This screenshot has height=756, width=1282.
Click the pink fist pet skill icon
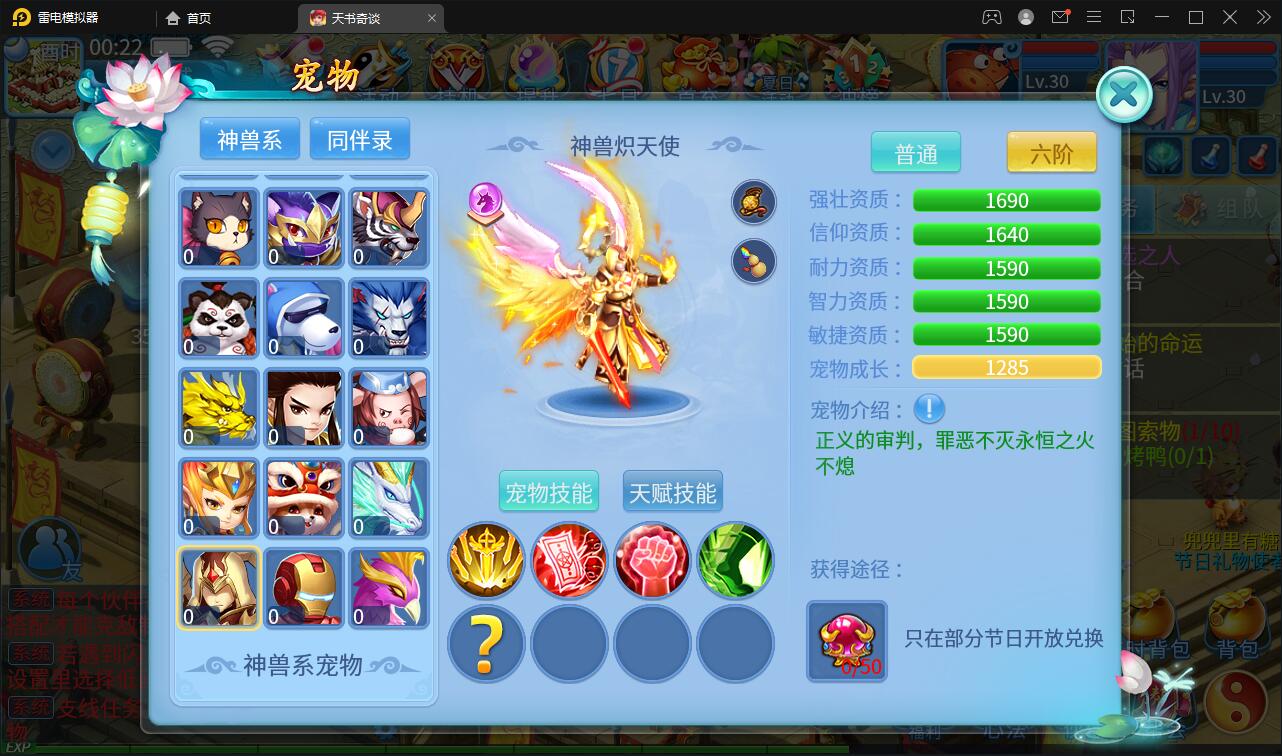652,560
